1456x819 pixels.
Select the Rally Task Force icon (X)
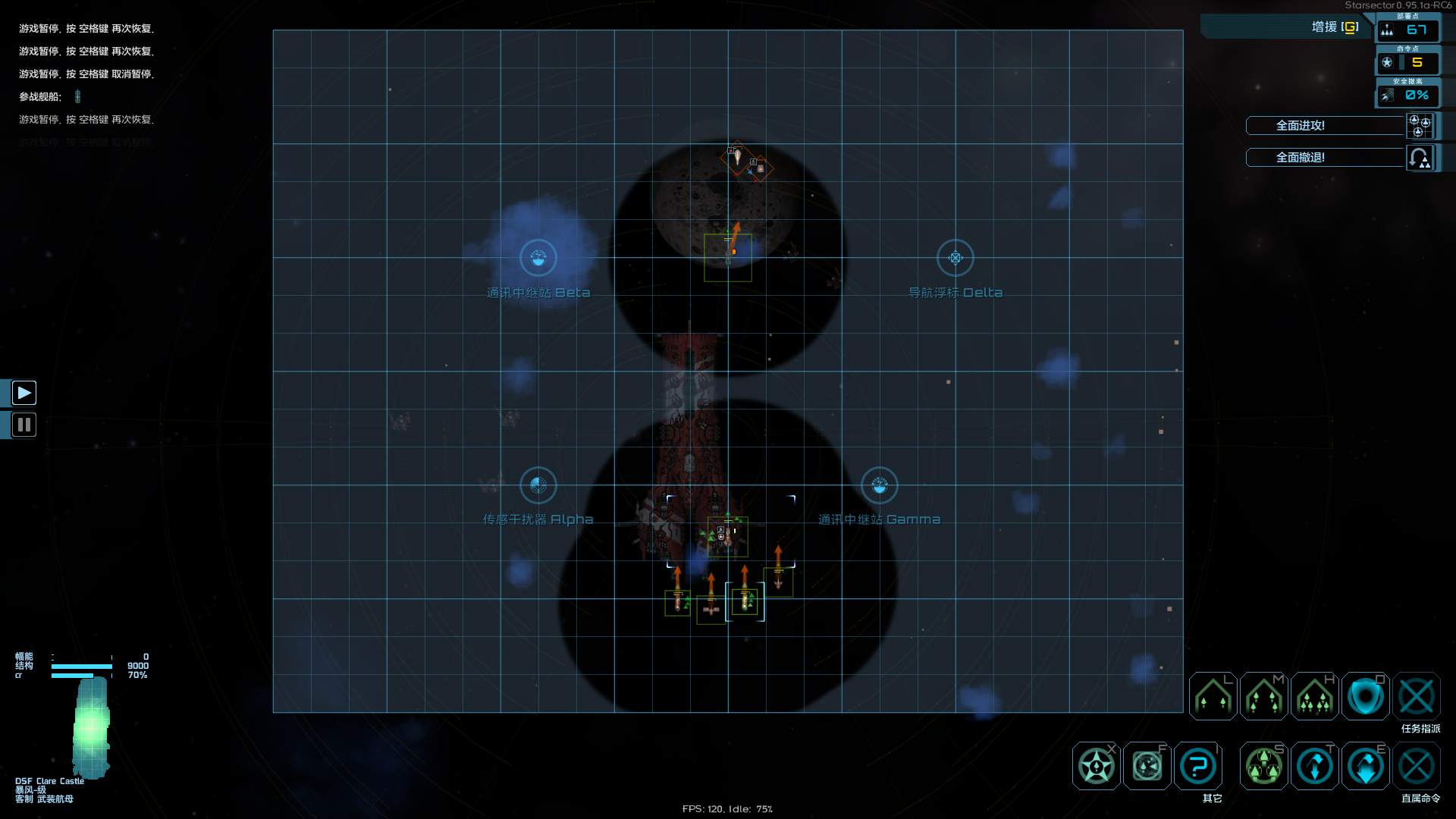pyautogui.click(x=1096, y=766)
